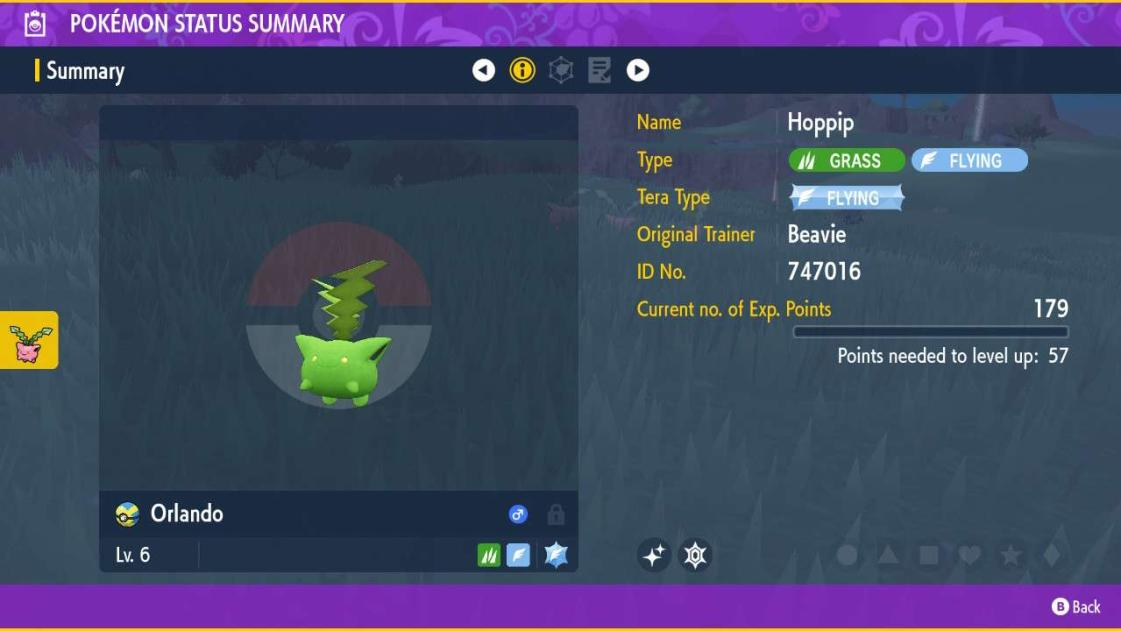
Task: Select the Hoppip party icon
Action: [29, 340]
